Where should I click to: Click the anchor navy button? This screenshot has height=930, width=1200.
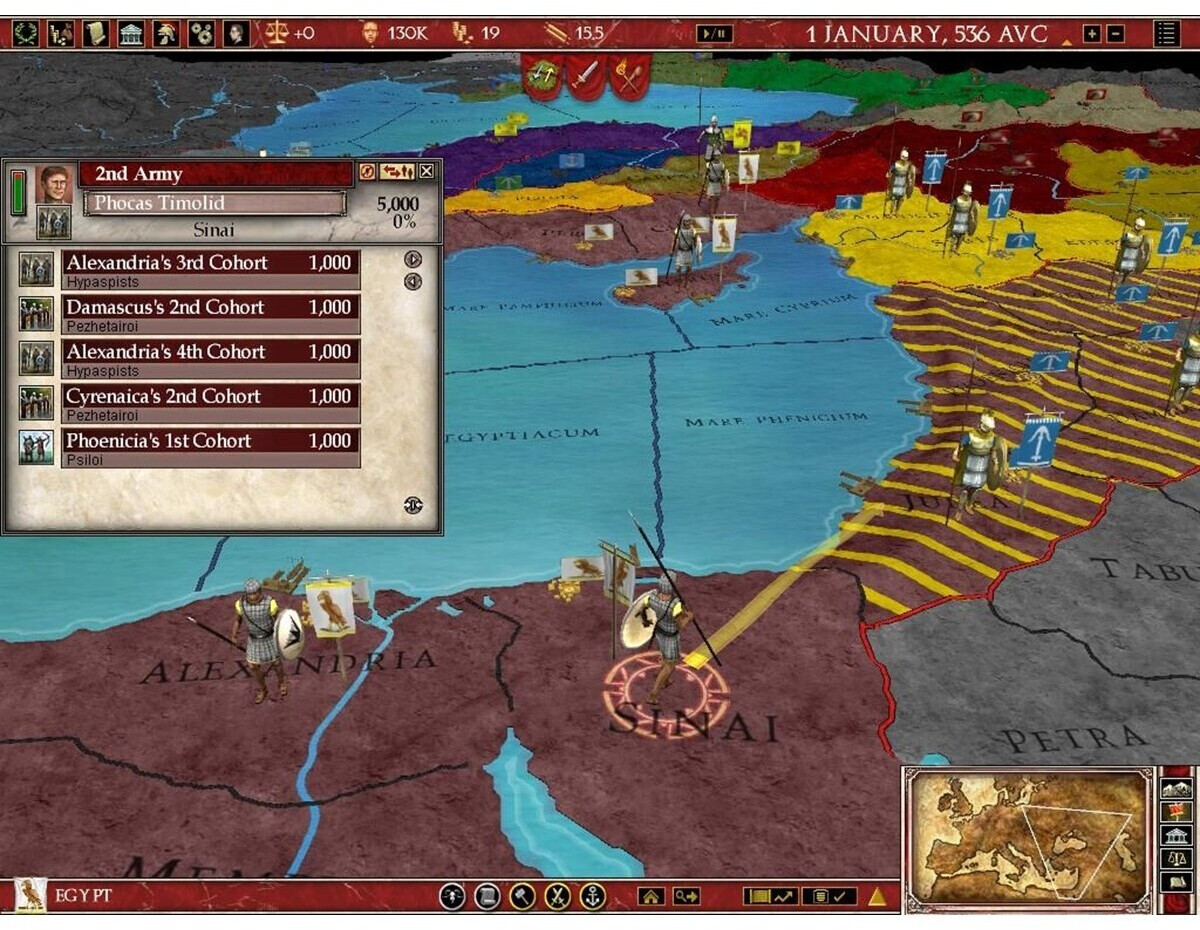point(593,896)
